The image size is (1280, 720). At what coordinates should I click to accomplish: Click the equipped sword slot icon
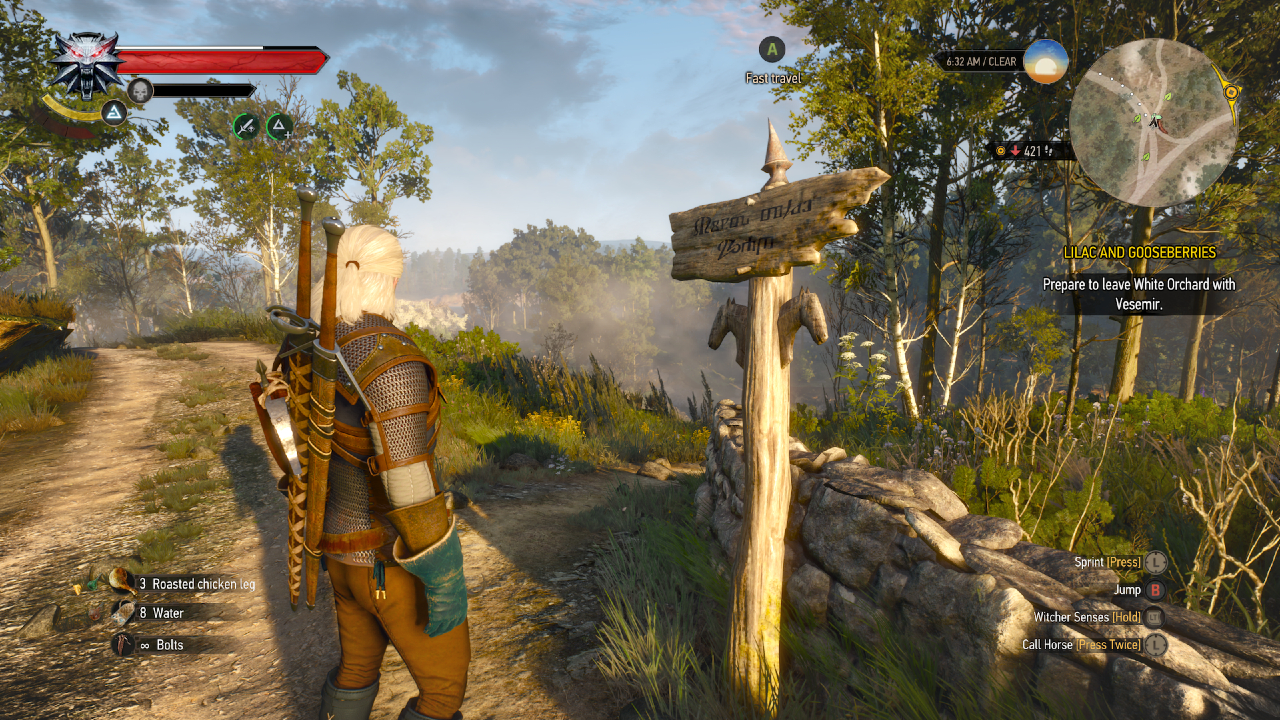pos(247,127)
